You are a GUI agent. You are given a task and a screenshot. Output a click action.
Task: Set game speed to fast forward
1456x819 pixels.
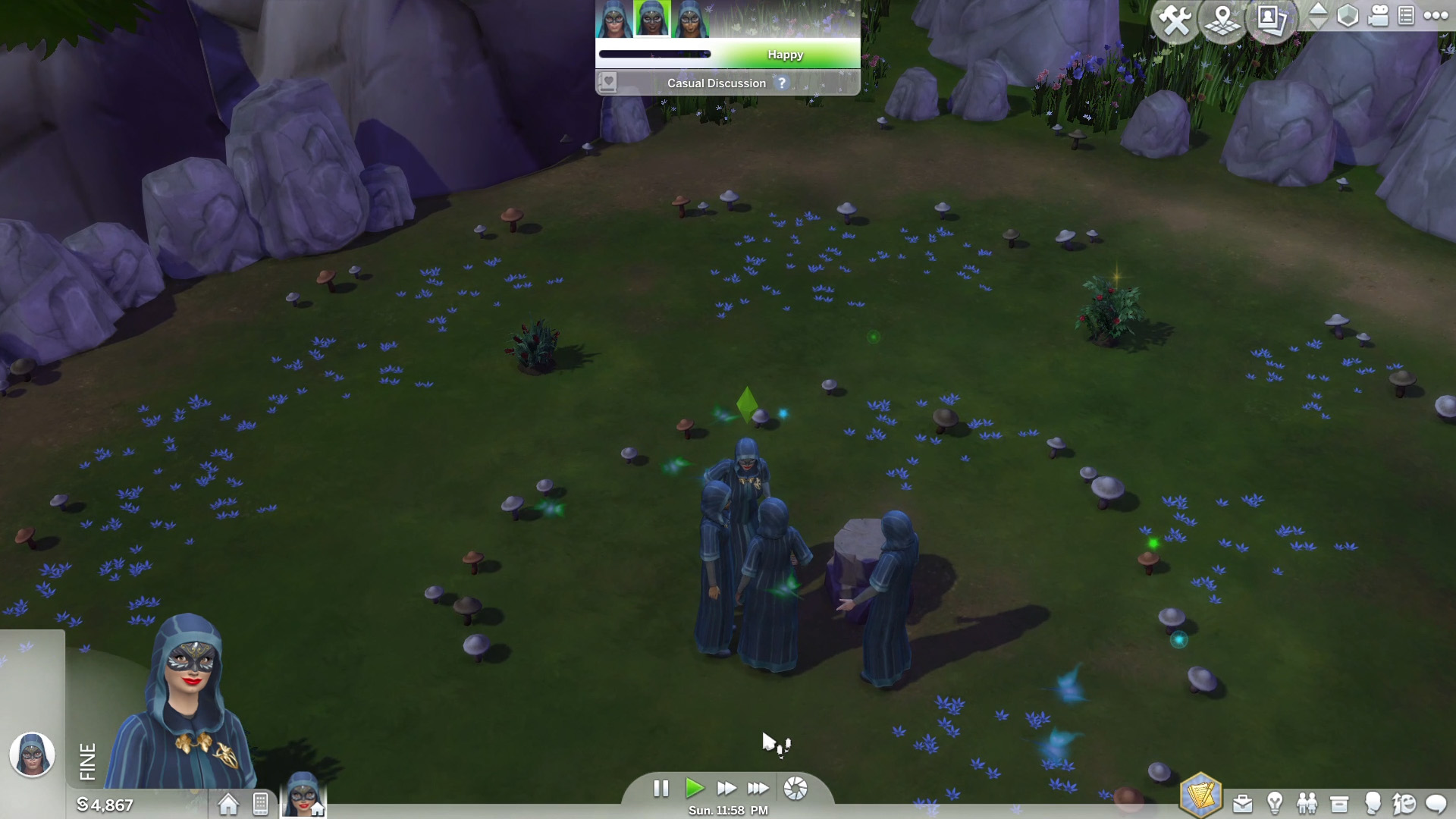coord(726,789)
